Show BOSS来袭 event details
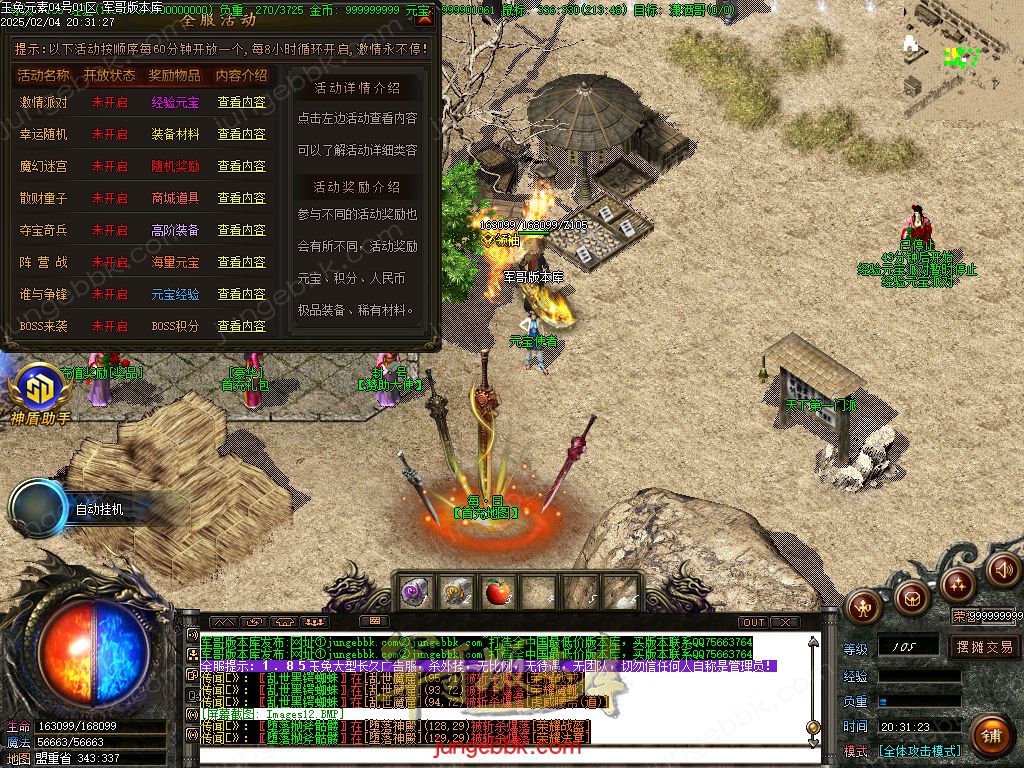The height and width of the screenshot is (768, 1024). (242, 326)
